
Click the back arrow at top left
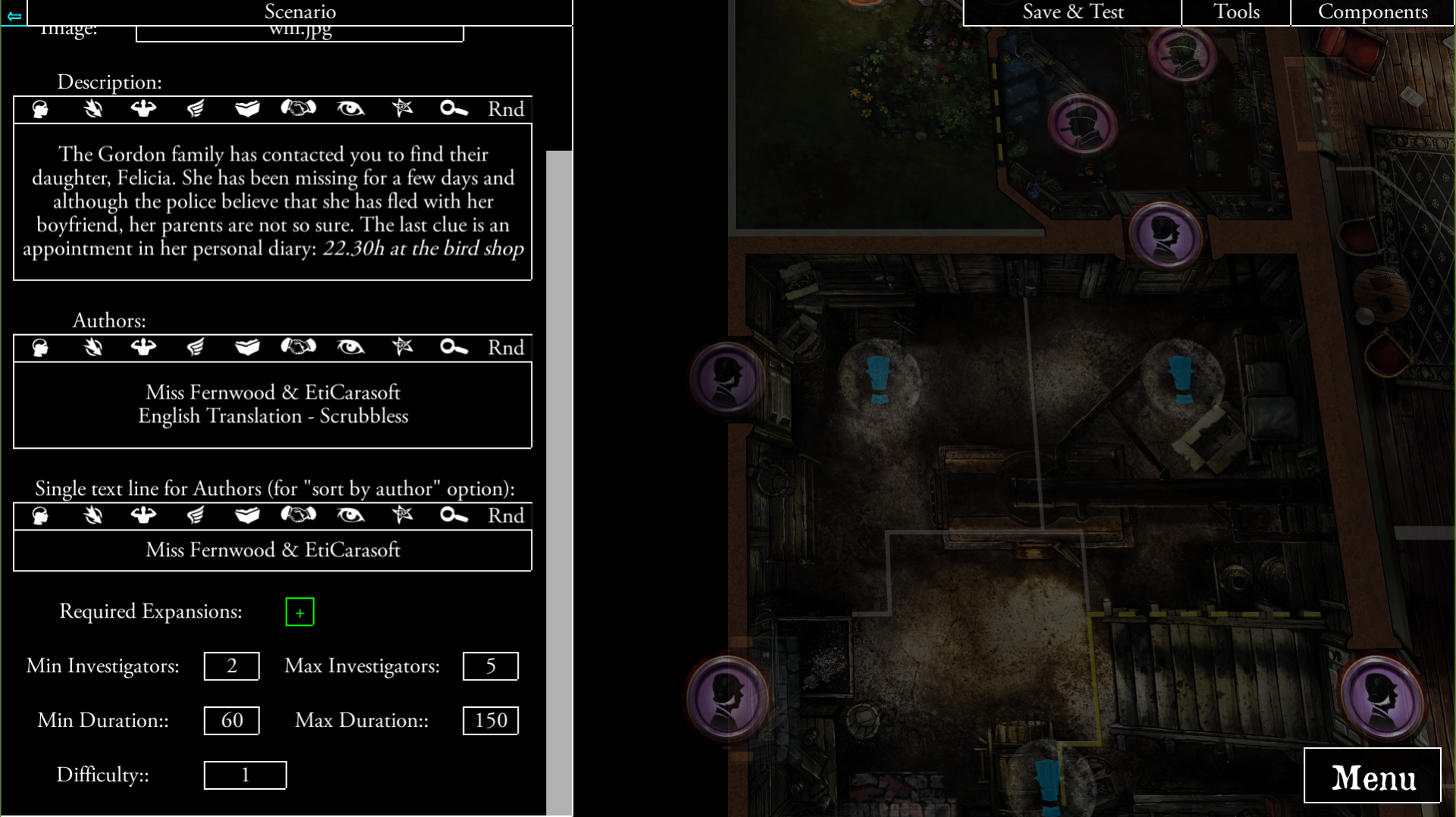tap(13, 14)
